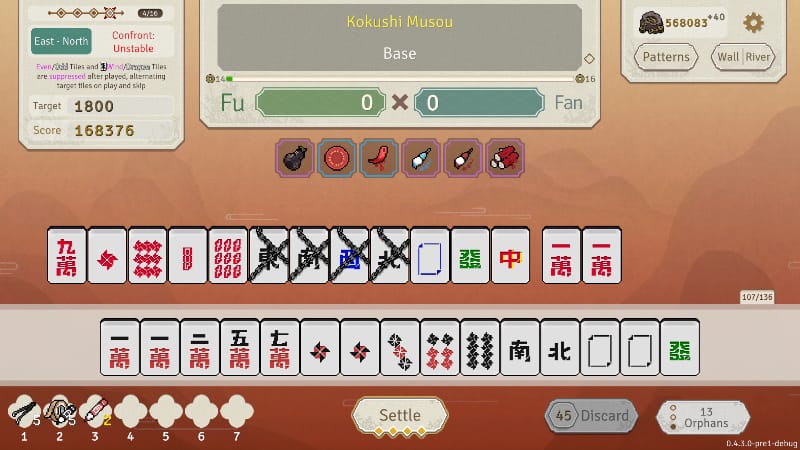
Task: Use the item in slot 1
Action: [x=23, y=408]
